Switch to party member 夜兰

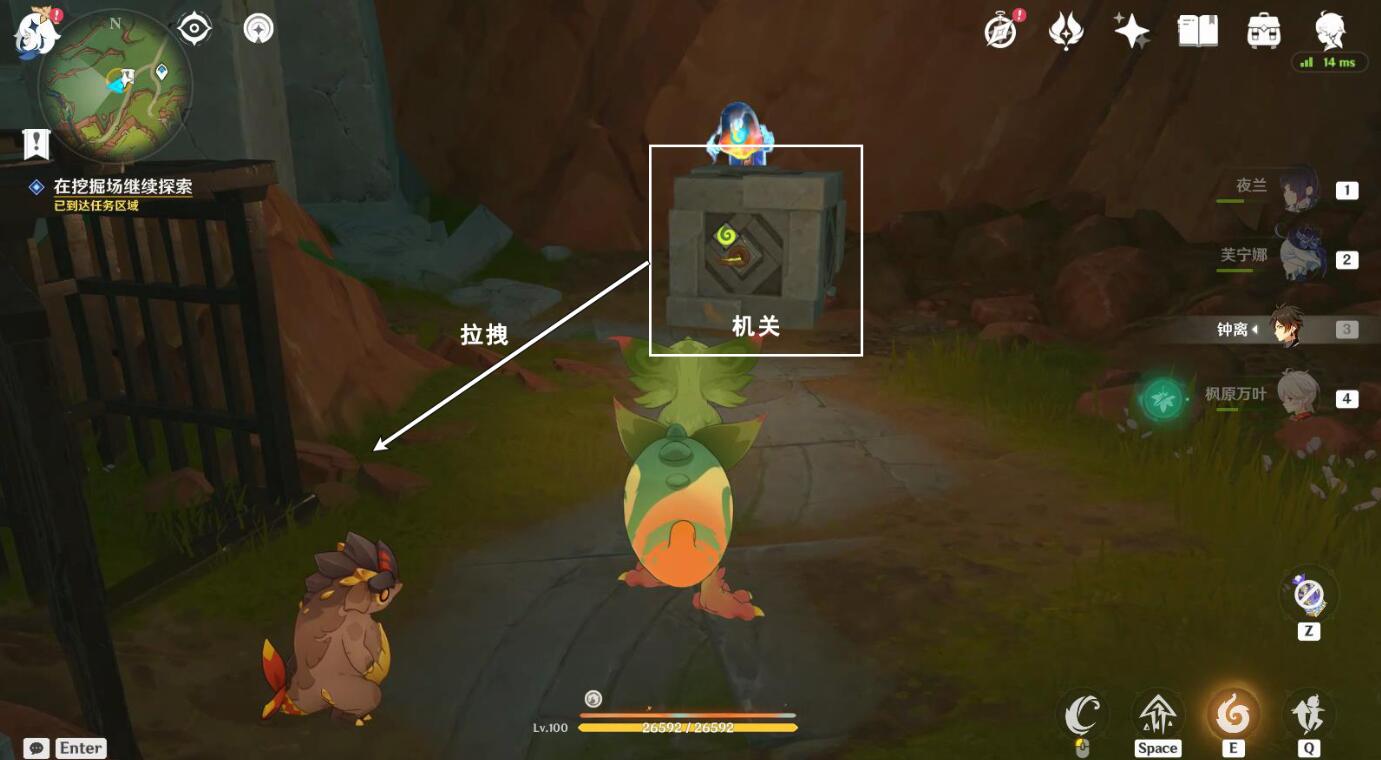point(1300,189)
